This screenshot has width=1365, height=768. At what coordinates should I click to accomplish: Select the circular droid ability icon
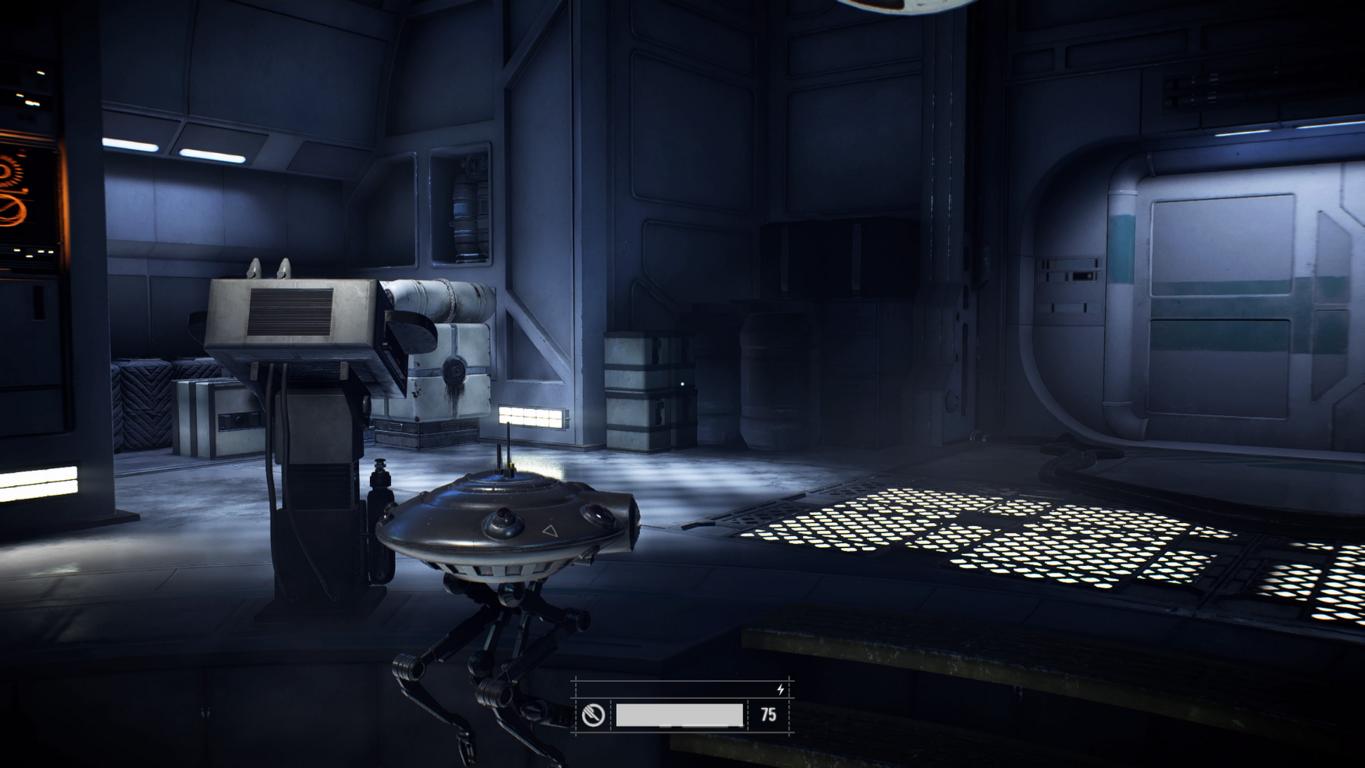click(593, 715)
